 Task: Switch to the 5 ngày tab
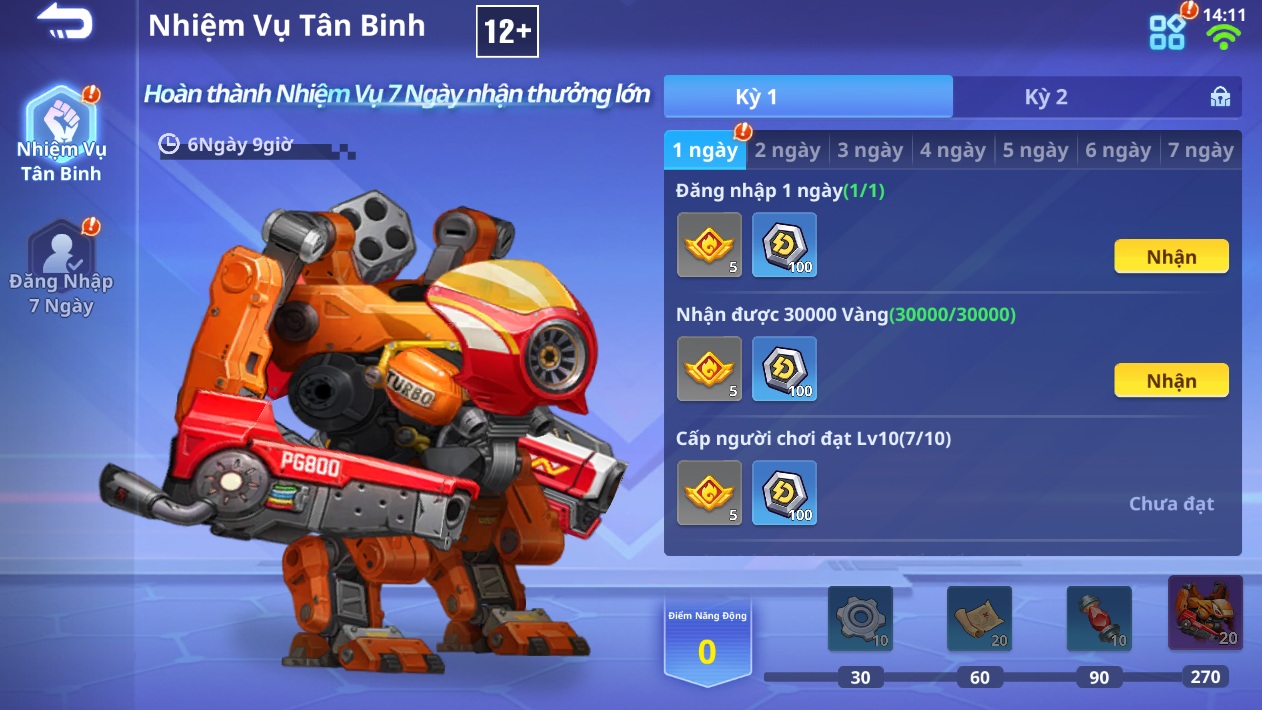coord(1035,151)
